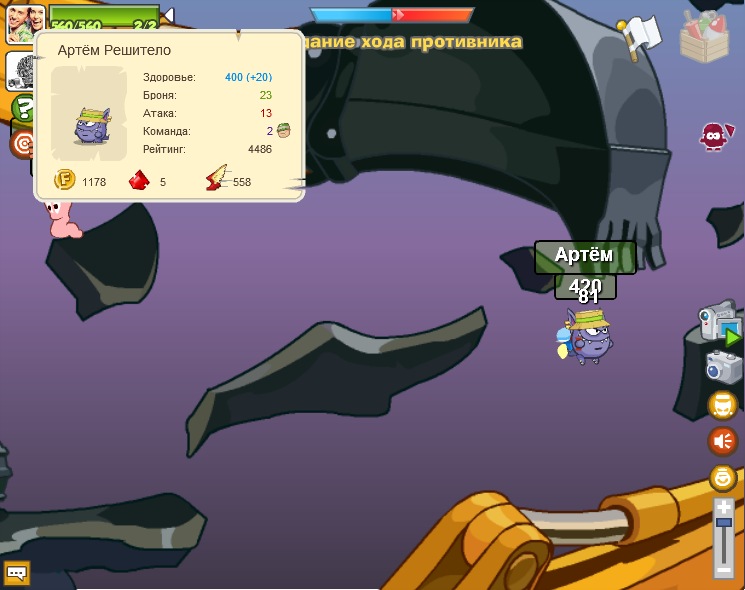Start video recording with the camcorder icon
This screenshot has width=745, height=590.
coord(719,322)
